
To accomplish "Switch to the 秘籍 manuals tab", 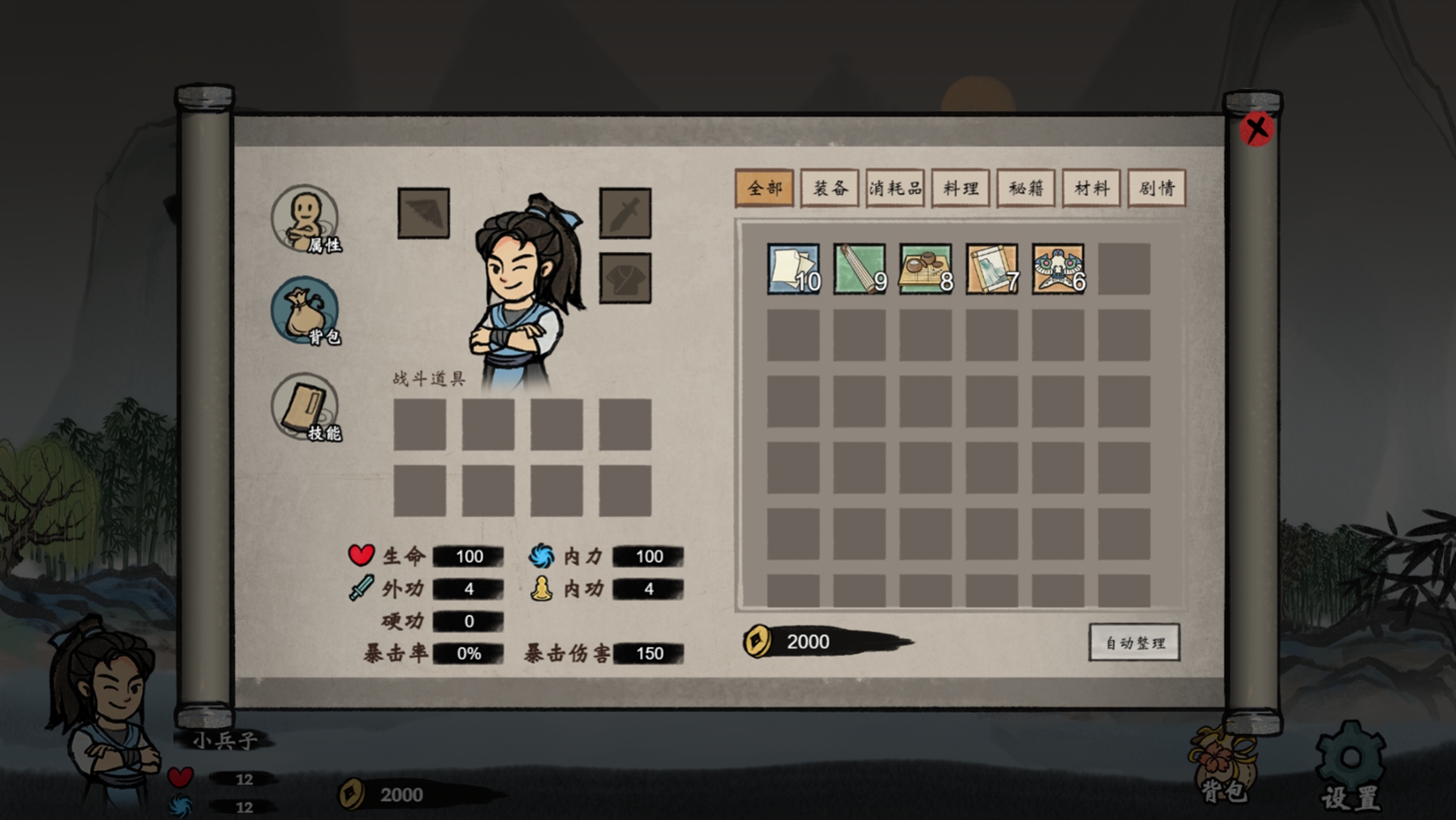I will pyautogui.click(x=1026, y=188).
